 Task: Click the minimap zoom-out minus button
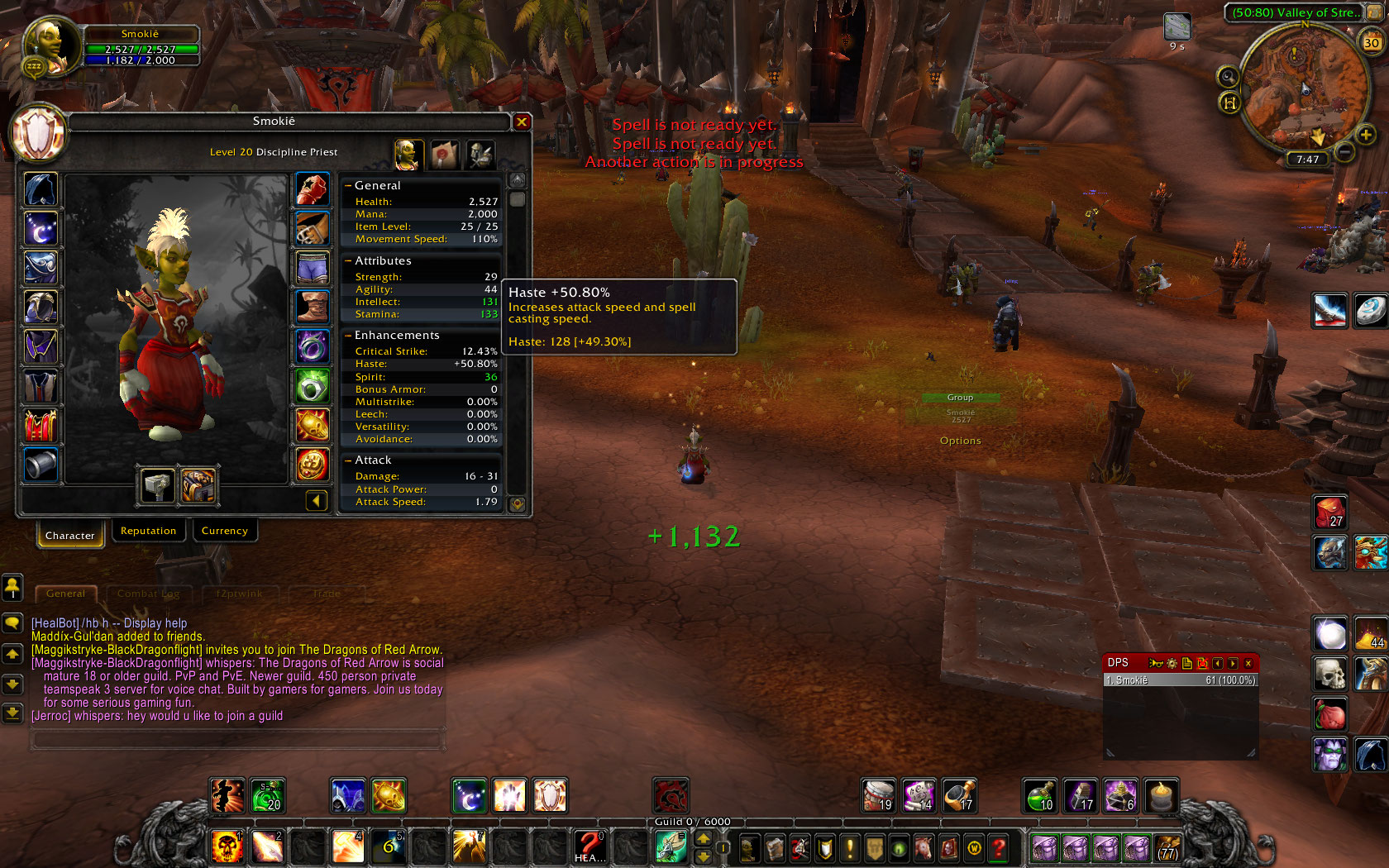pyautogui.click(x=1345, y=151)
